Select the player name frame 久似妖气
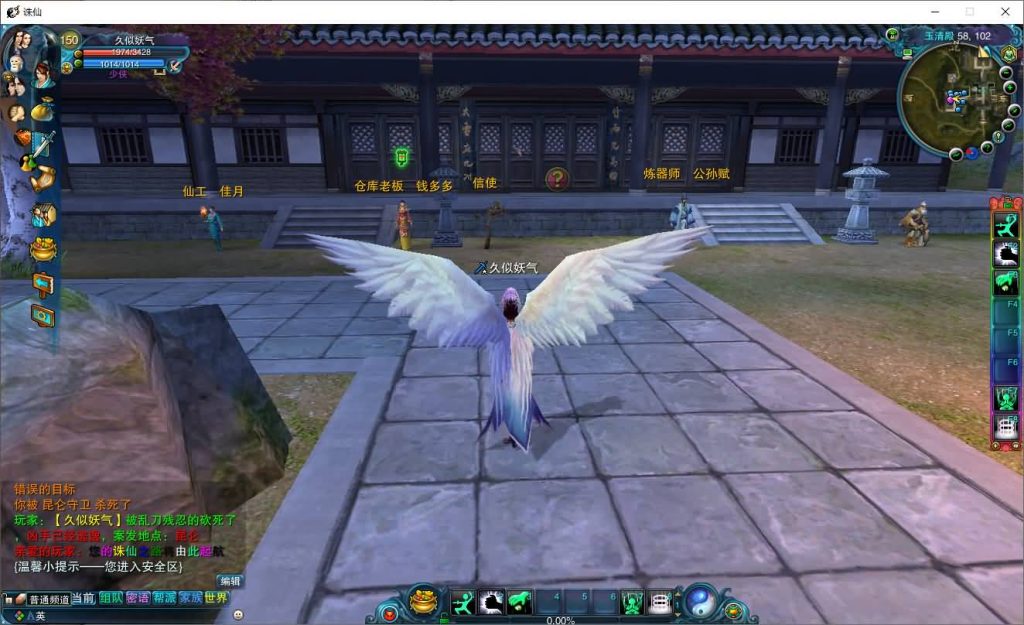This screenshot has width=1024, height=625. pos(134,40)
